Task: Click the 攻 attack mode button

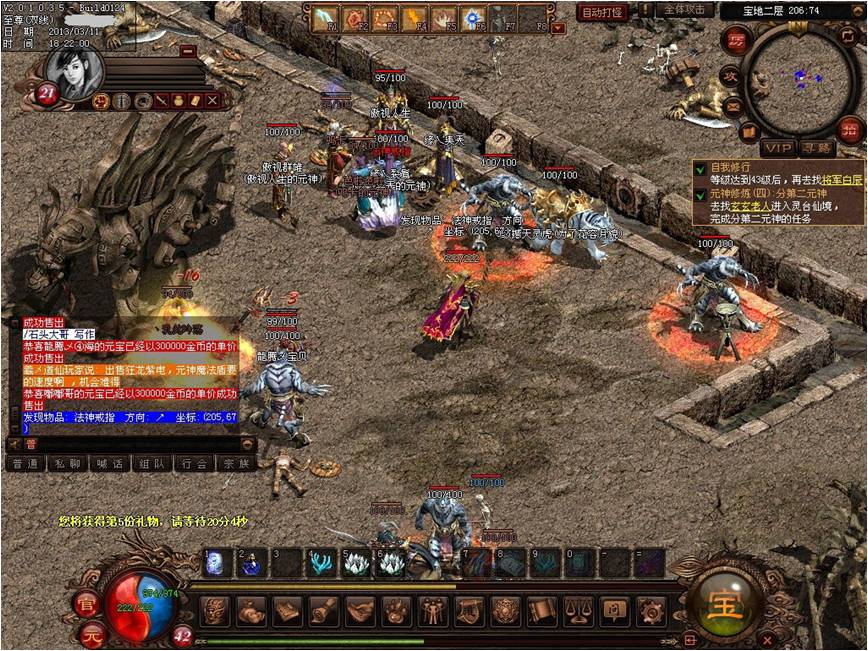Action: pyautogui.click(x=731, y=75)
